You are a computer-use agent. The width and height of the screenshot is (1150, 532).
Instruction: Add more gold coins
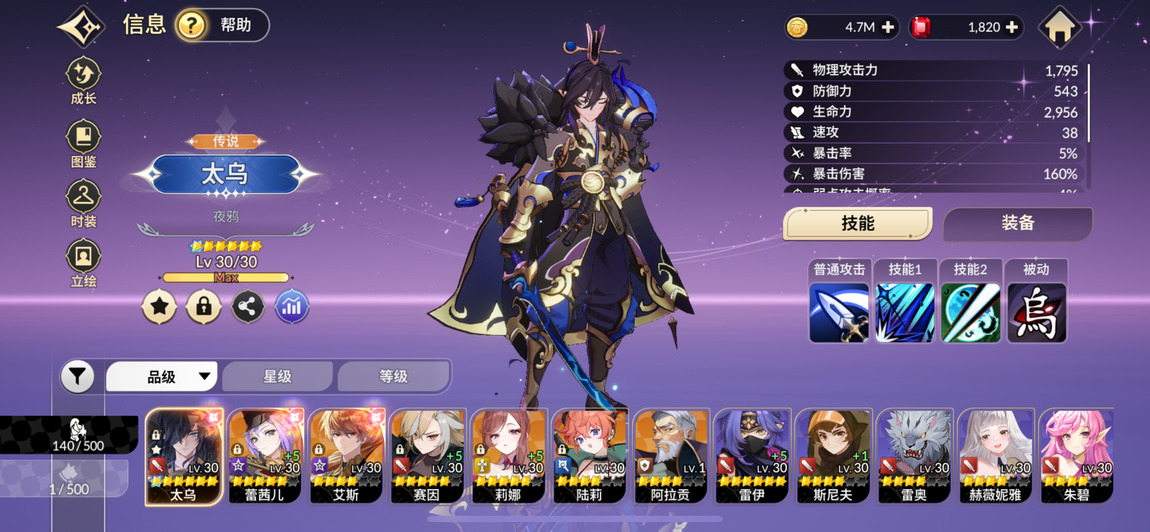888,28
